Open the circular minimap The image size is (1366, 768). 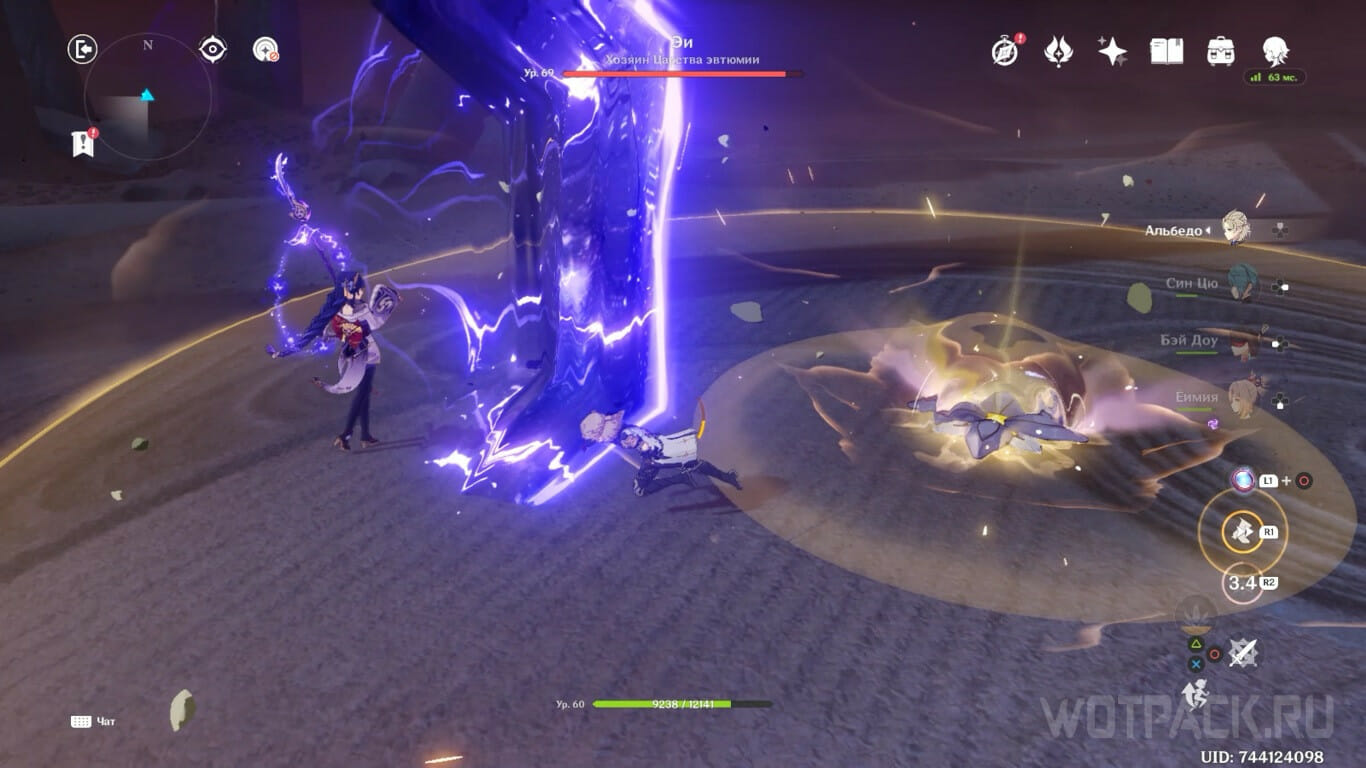point(147,97)
